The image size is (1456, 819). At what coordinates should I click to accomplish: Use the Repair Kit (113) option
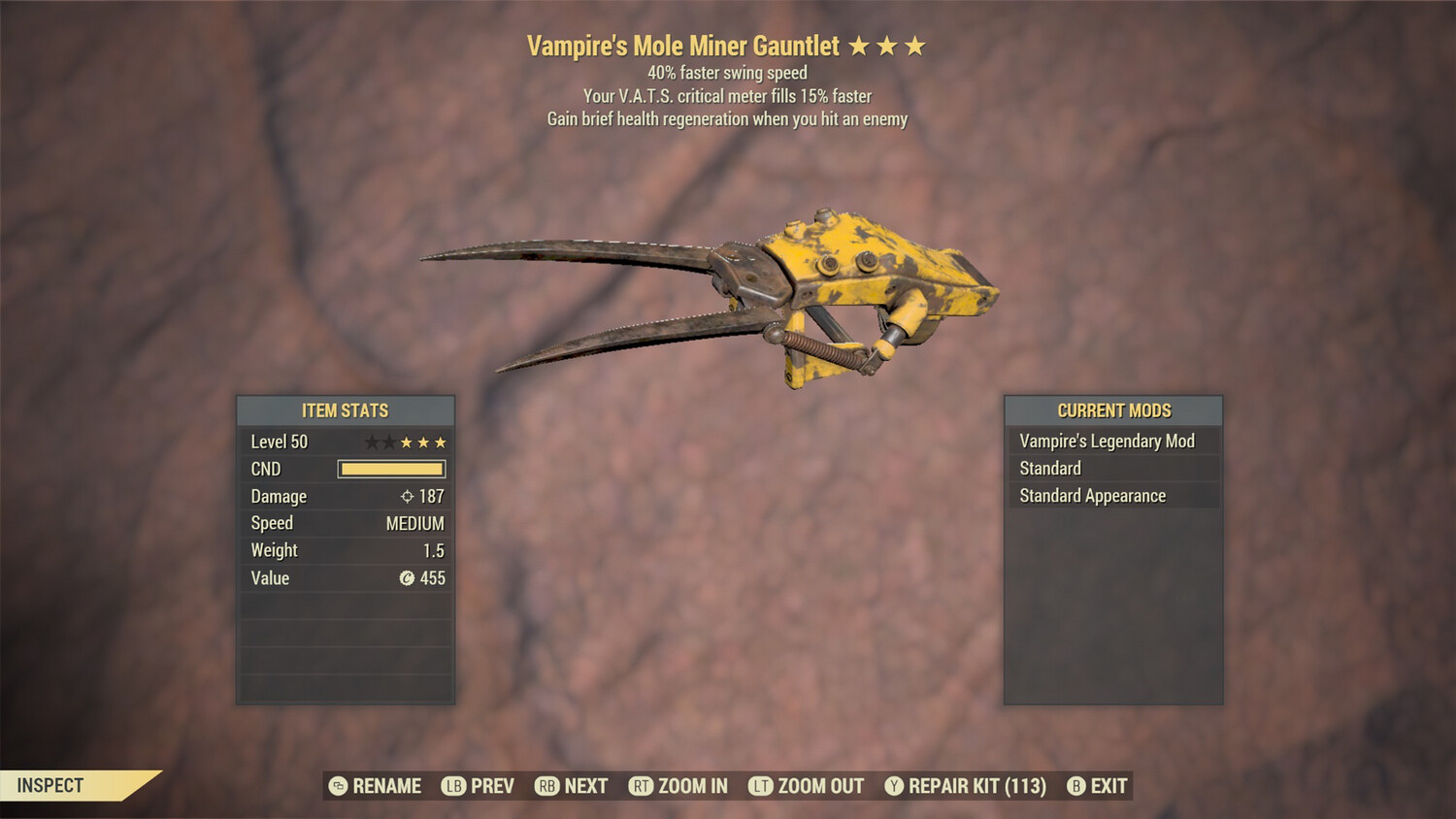pyautogui.click(x=966, y=786)
